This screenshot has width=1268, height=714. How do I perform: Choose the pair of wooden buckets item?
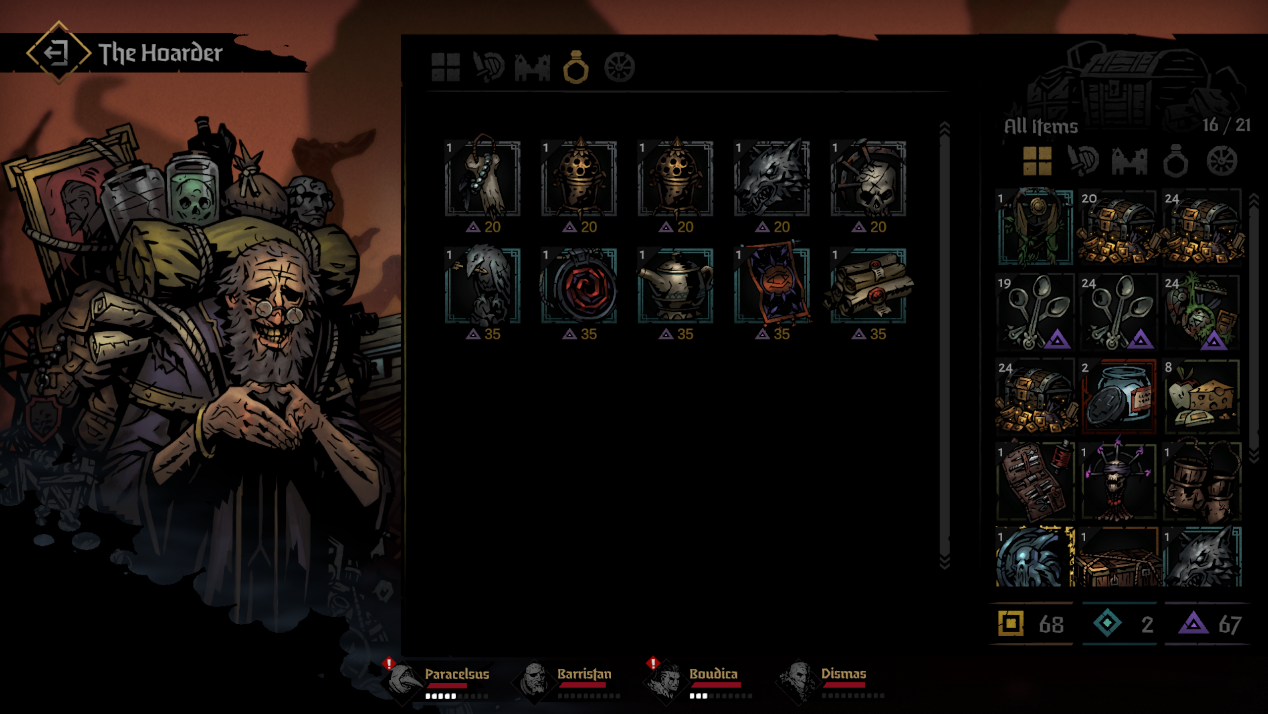click(1202, 482)
